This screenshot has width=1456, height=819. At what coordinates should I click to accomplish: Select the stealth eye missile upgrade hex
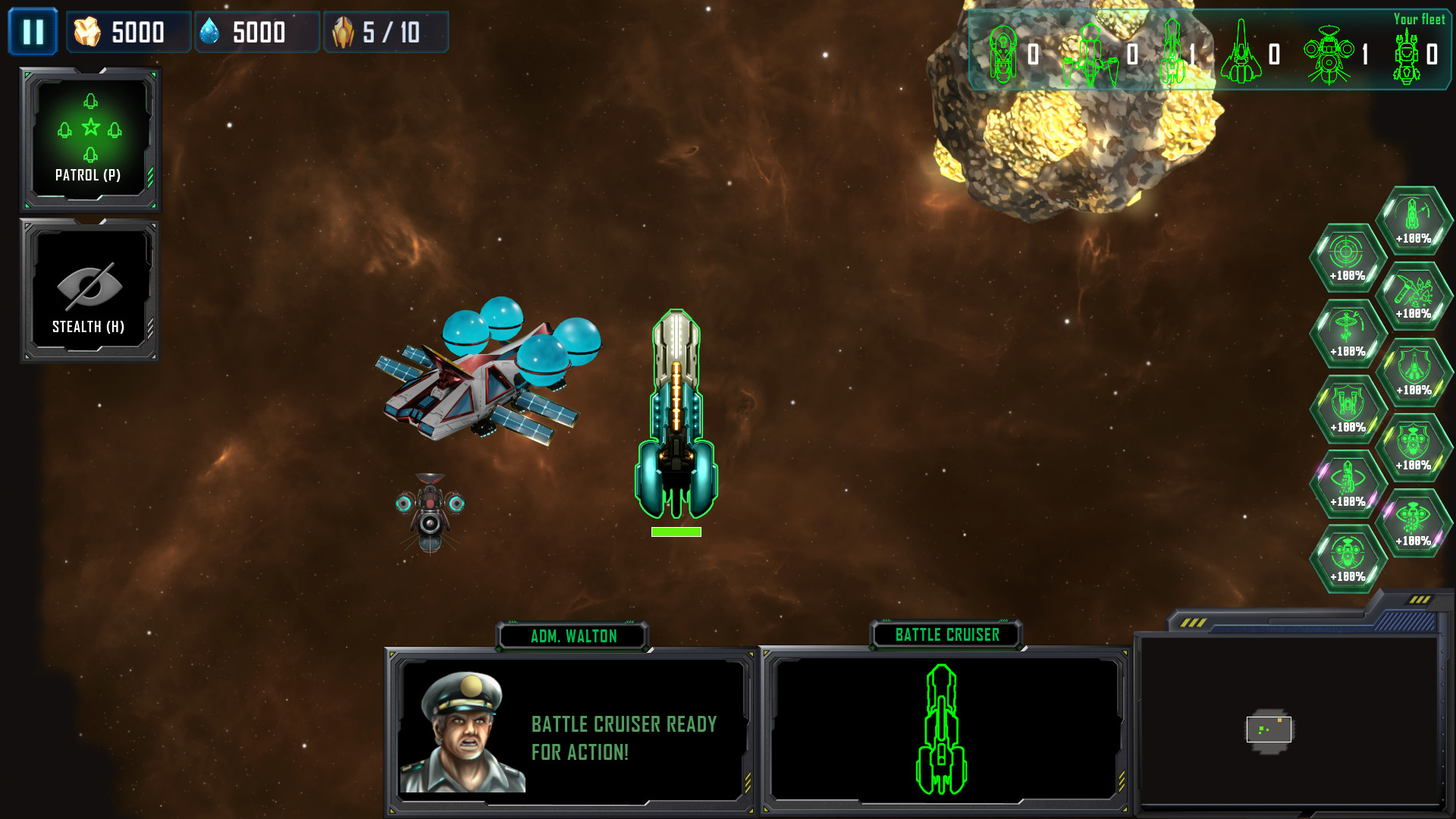(1346, 478)
